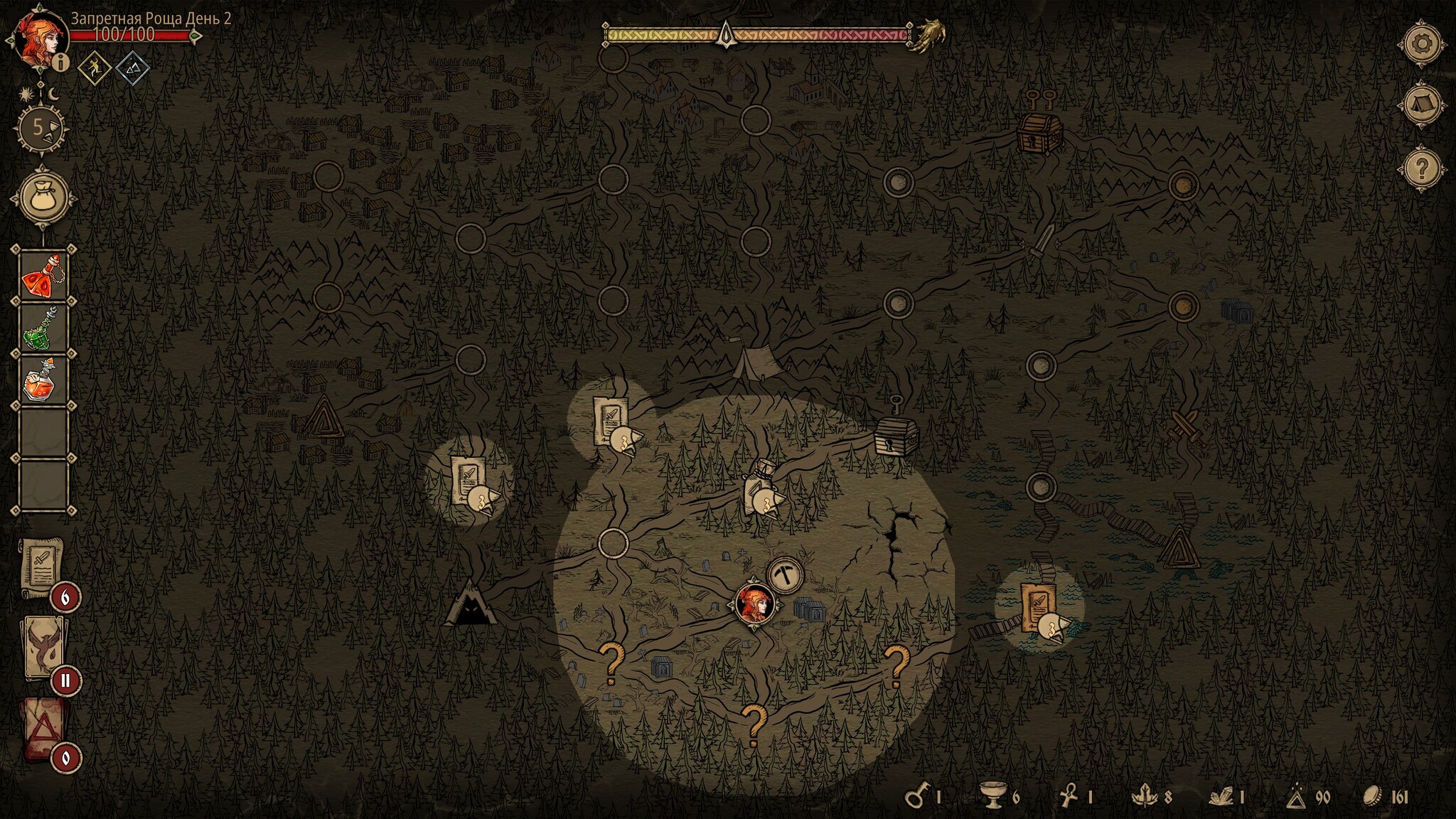Open character info with the 'i' badge

[x=62, y=63]
